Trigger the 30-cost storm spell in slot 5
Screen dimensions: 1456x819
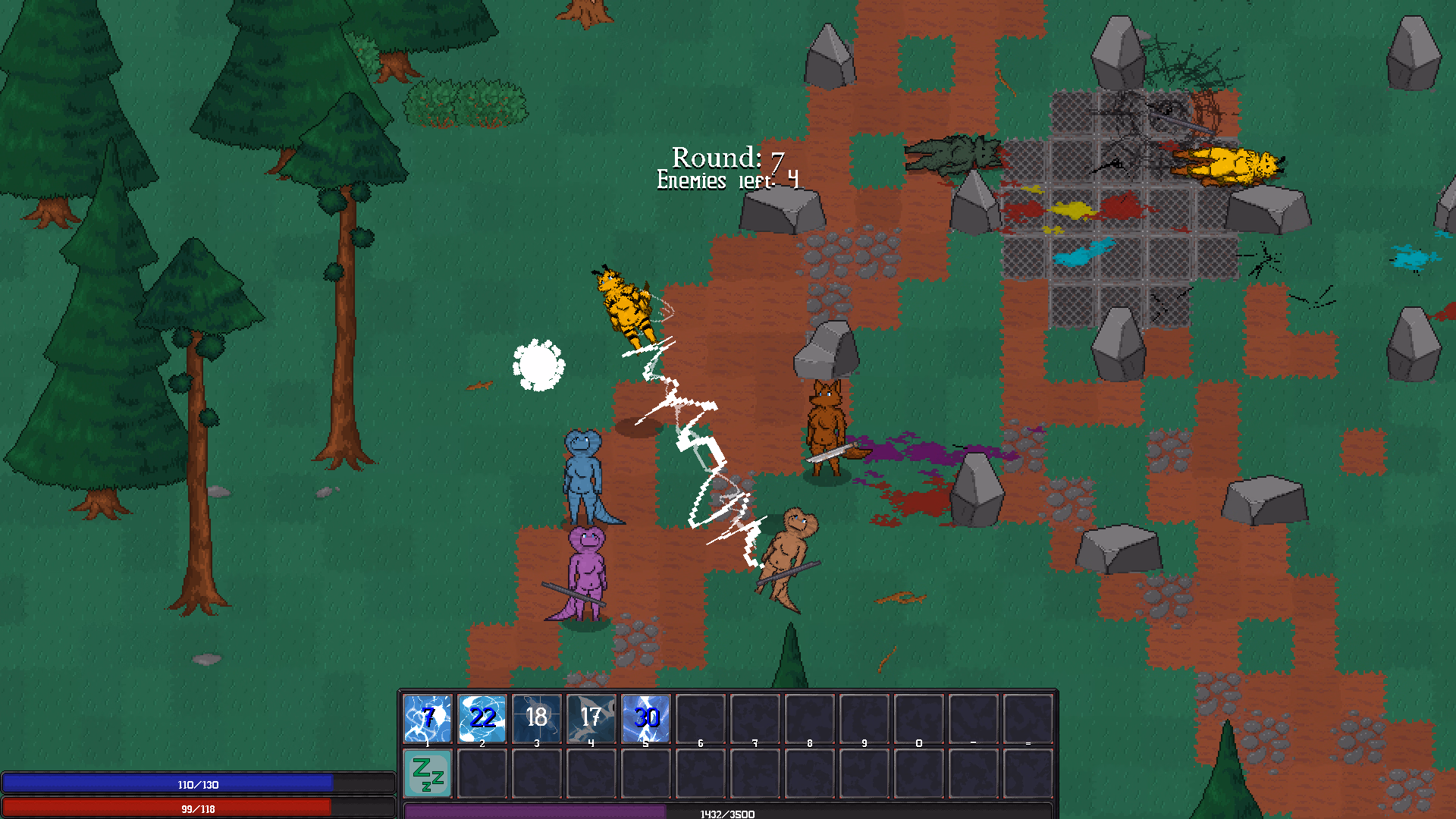click(645, 717)
